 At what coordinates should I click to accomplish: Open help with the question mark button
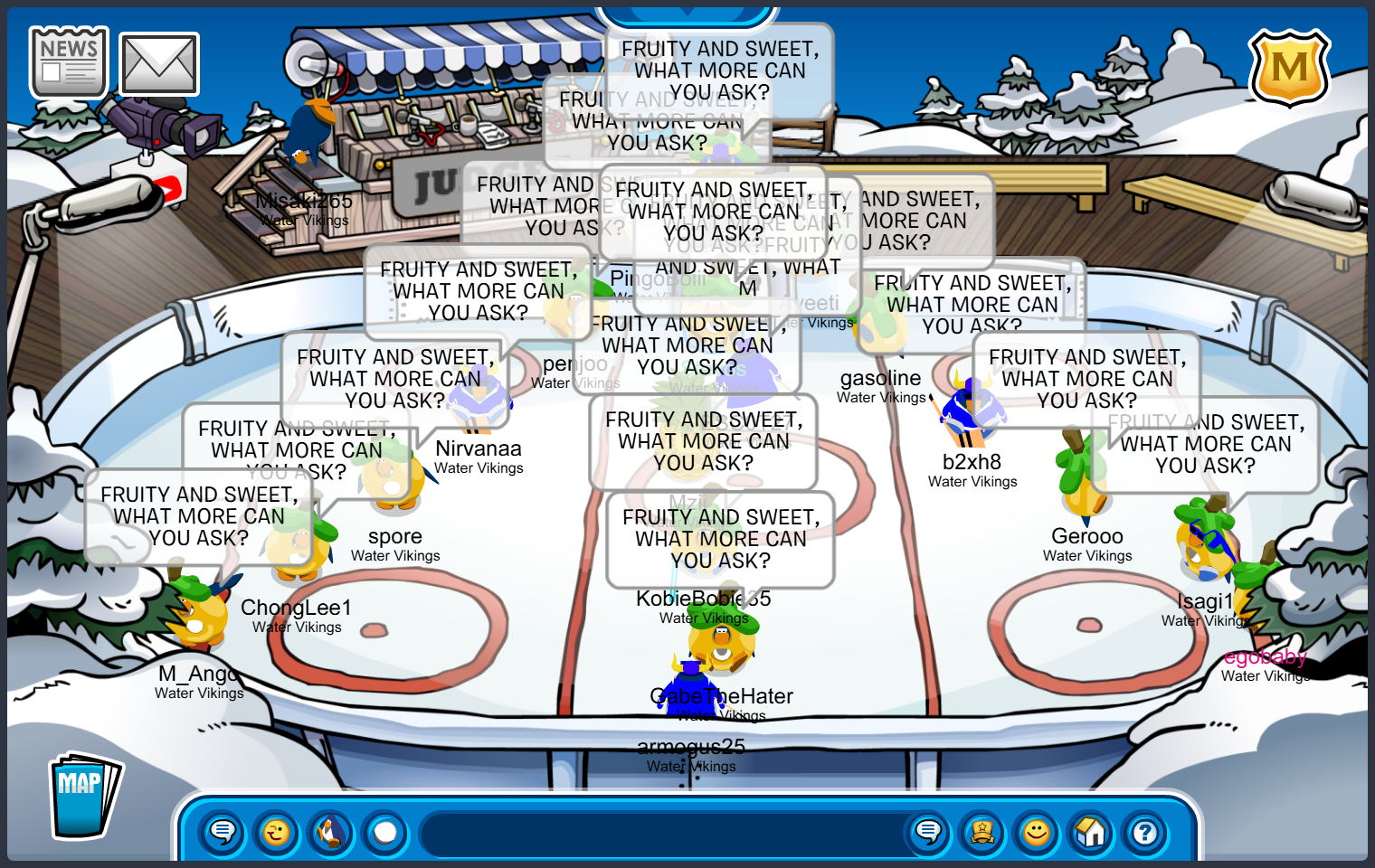pos(1145,831)
